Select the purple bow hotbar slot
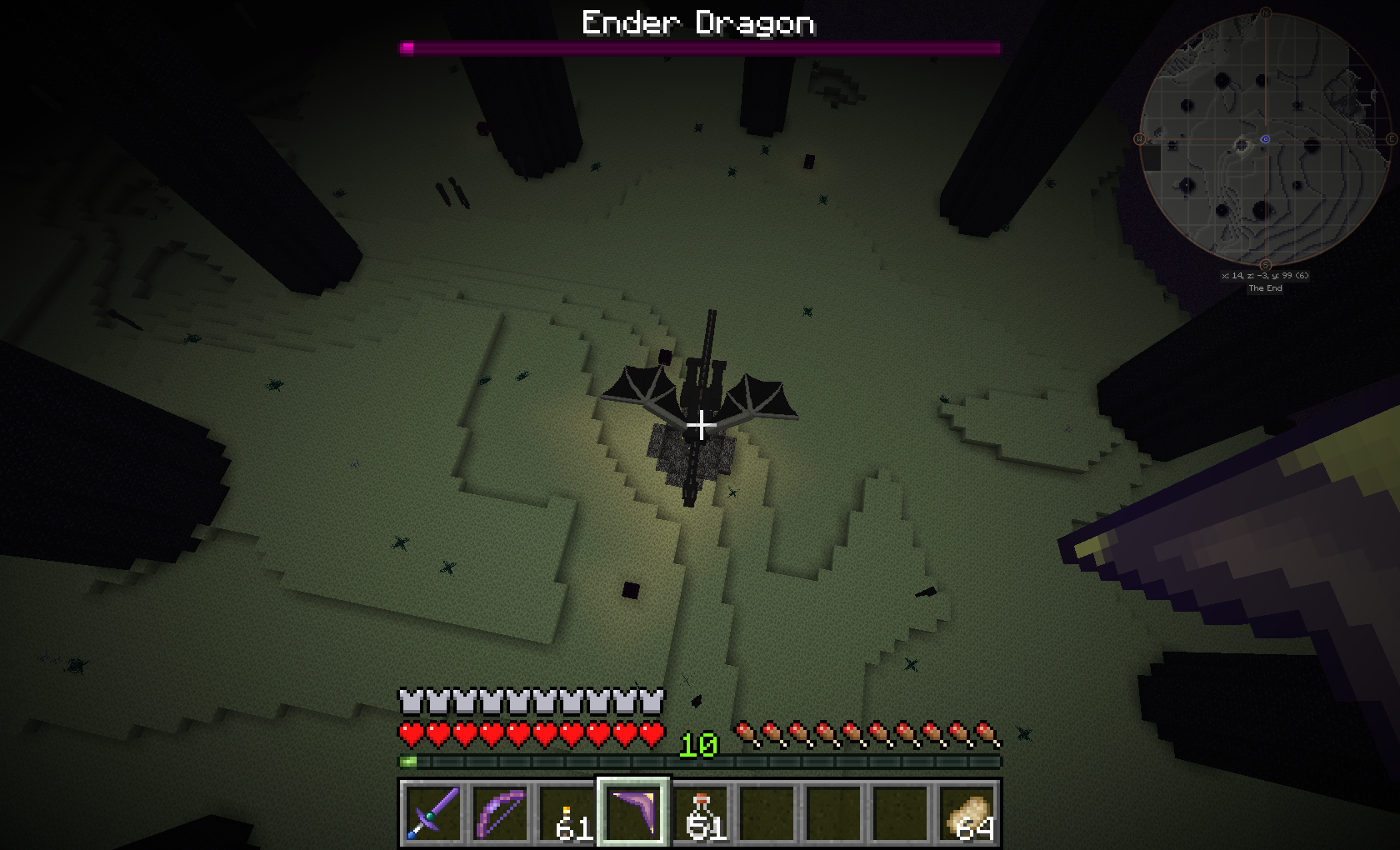This screenshot has height=850, width=1400. coord(499,812)
